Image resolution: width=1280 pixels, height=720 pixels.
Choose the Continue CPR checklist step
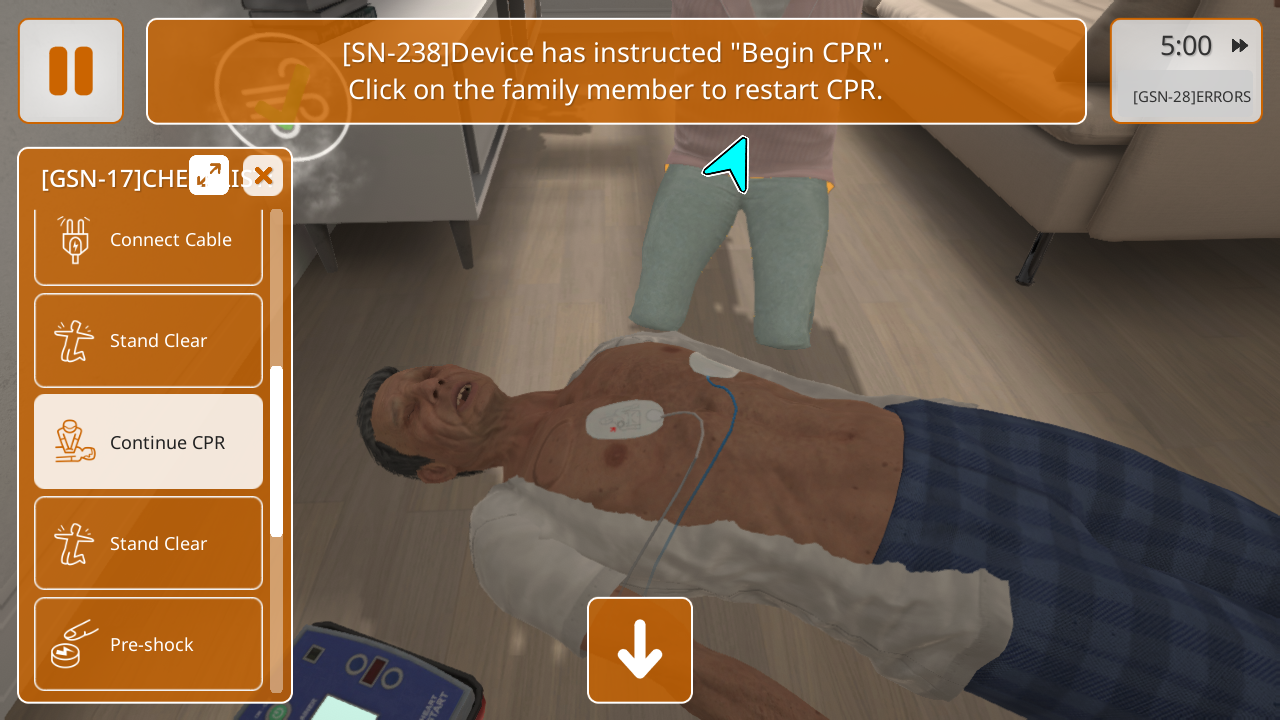(x=148, y=441)
